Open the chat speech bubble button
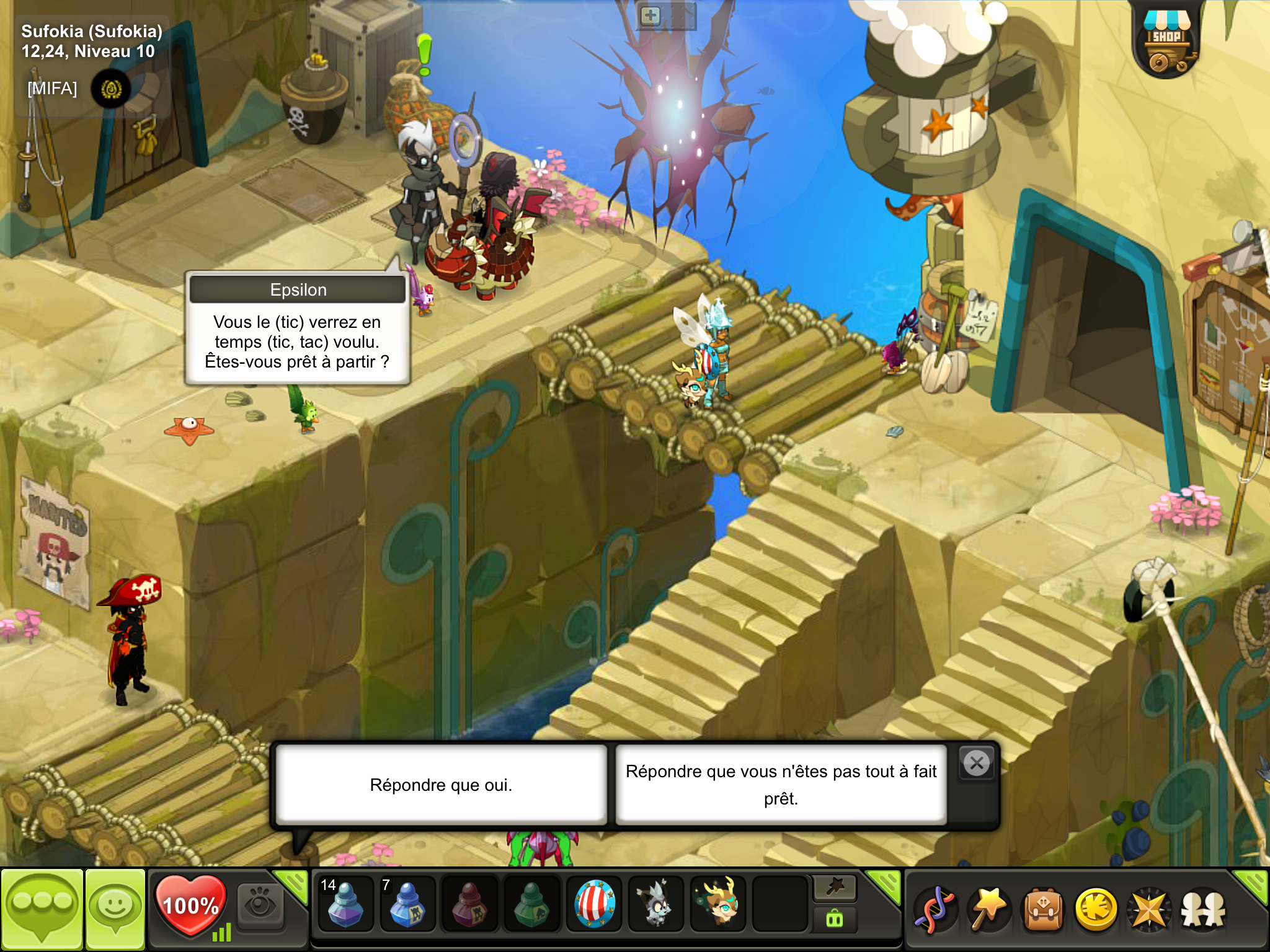This screenshot has width=1270, height=952. click(x=42, y=909)
